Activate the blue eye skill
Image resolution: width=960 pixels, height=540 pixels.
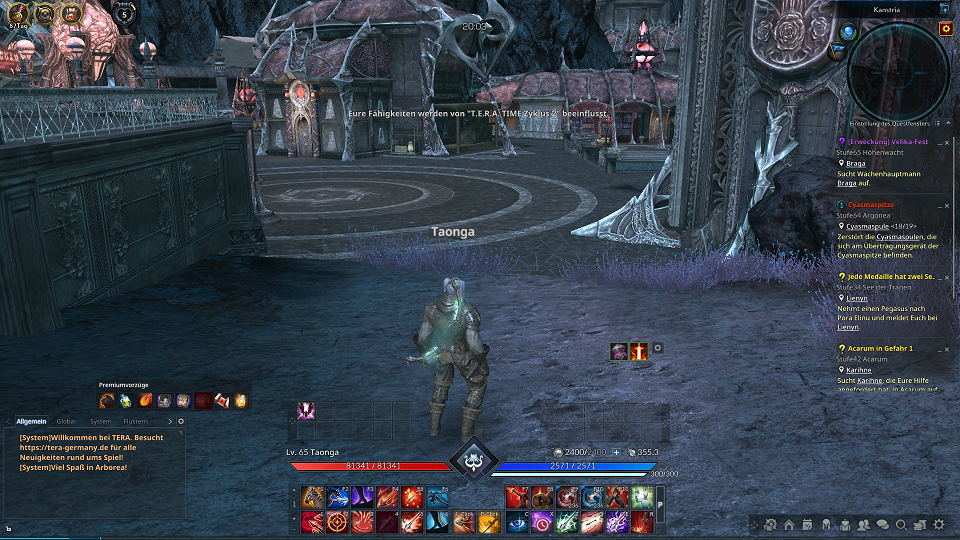point(518,521)
